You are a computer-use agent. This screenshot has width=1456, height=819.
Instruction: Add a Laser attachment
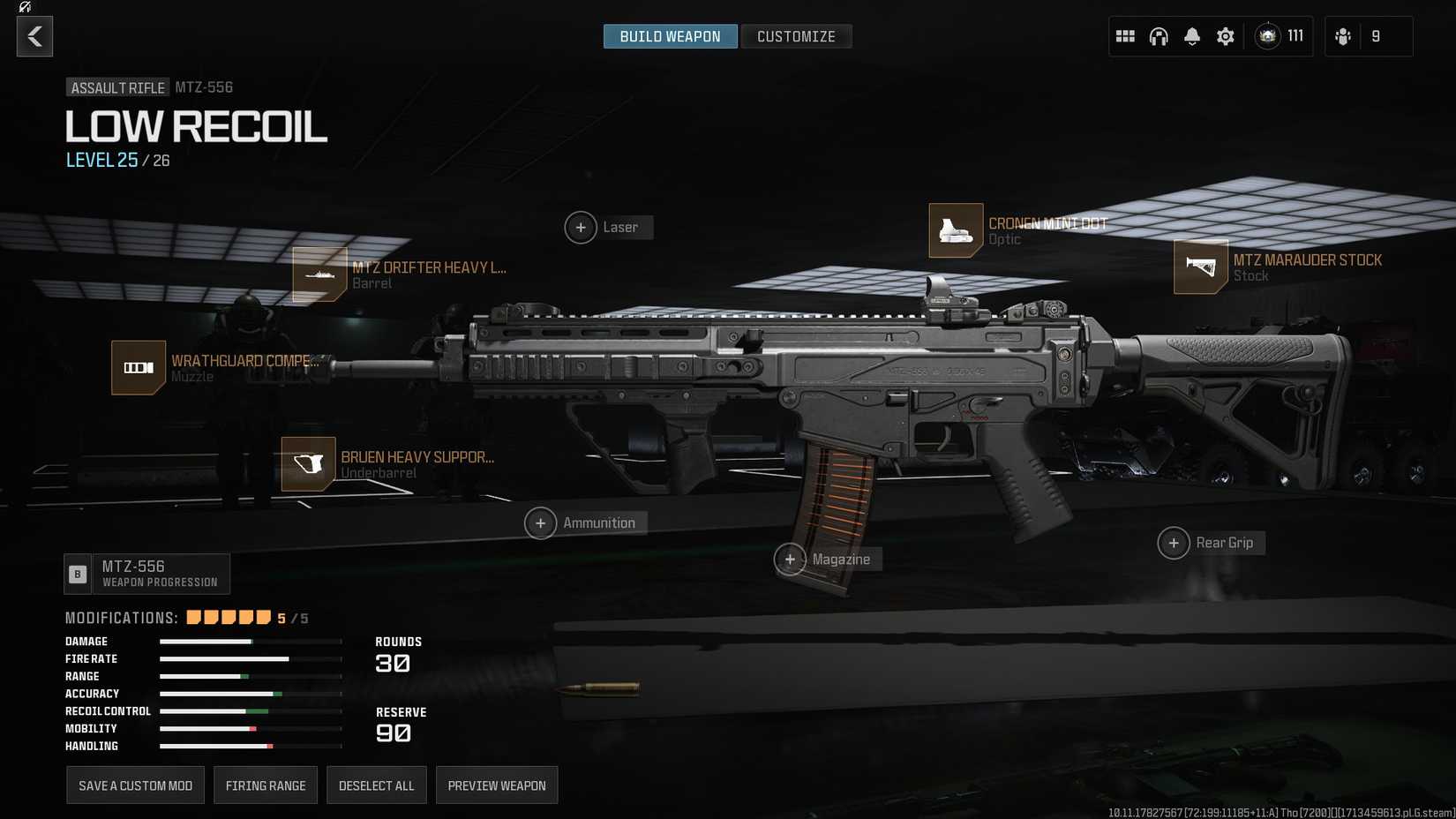point(581,227)
